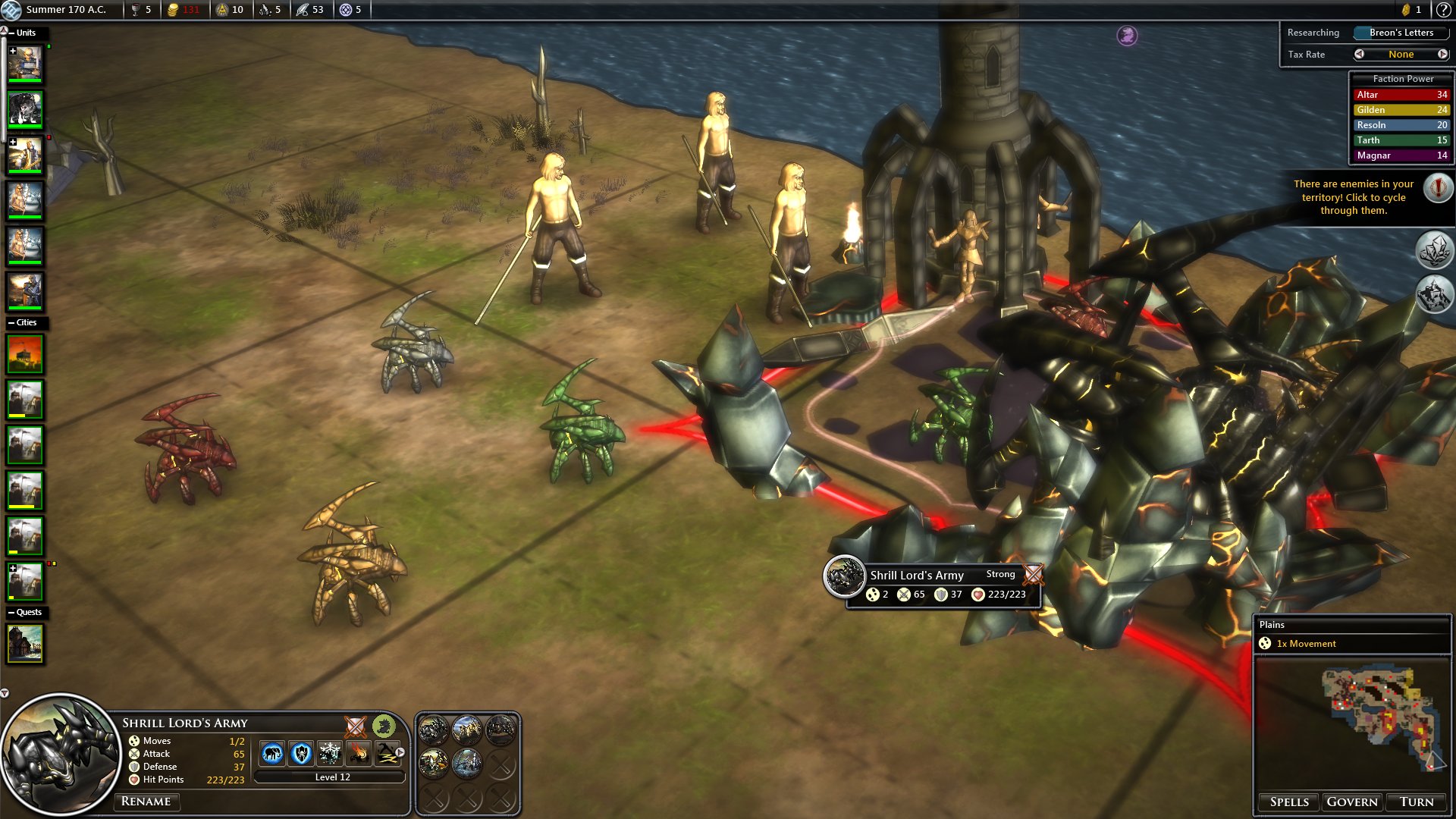This screenshot has height=819, width=1456.
Task: Click the crystal shard notification button
Action: tap(1434, 251)
